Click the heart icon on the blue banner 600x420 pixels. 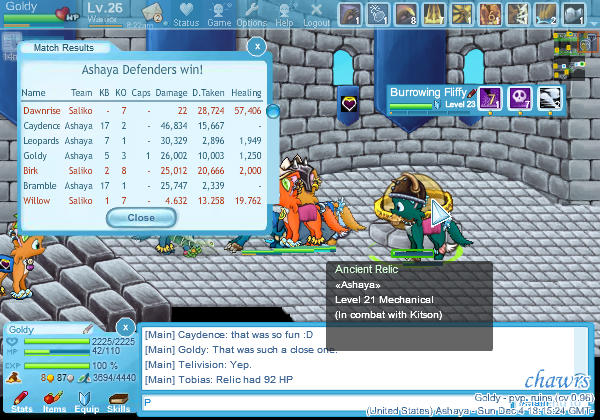point(350,103)
